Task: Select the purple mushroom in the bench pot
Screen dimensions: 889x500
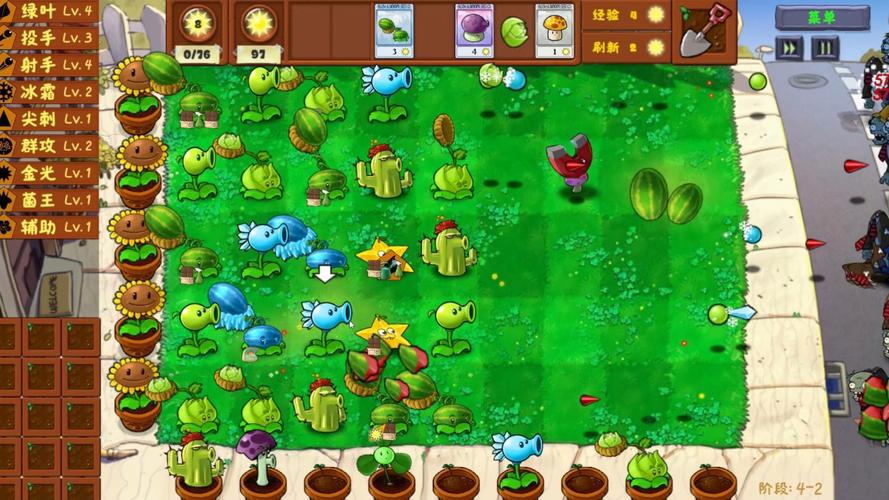Action: point(257,455)
